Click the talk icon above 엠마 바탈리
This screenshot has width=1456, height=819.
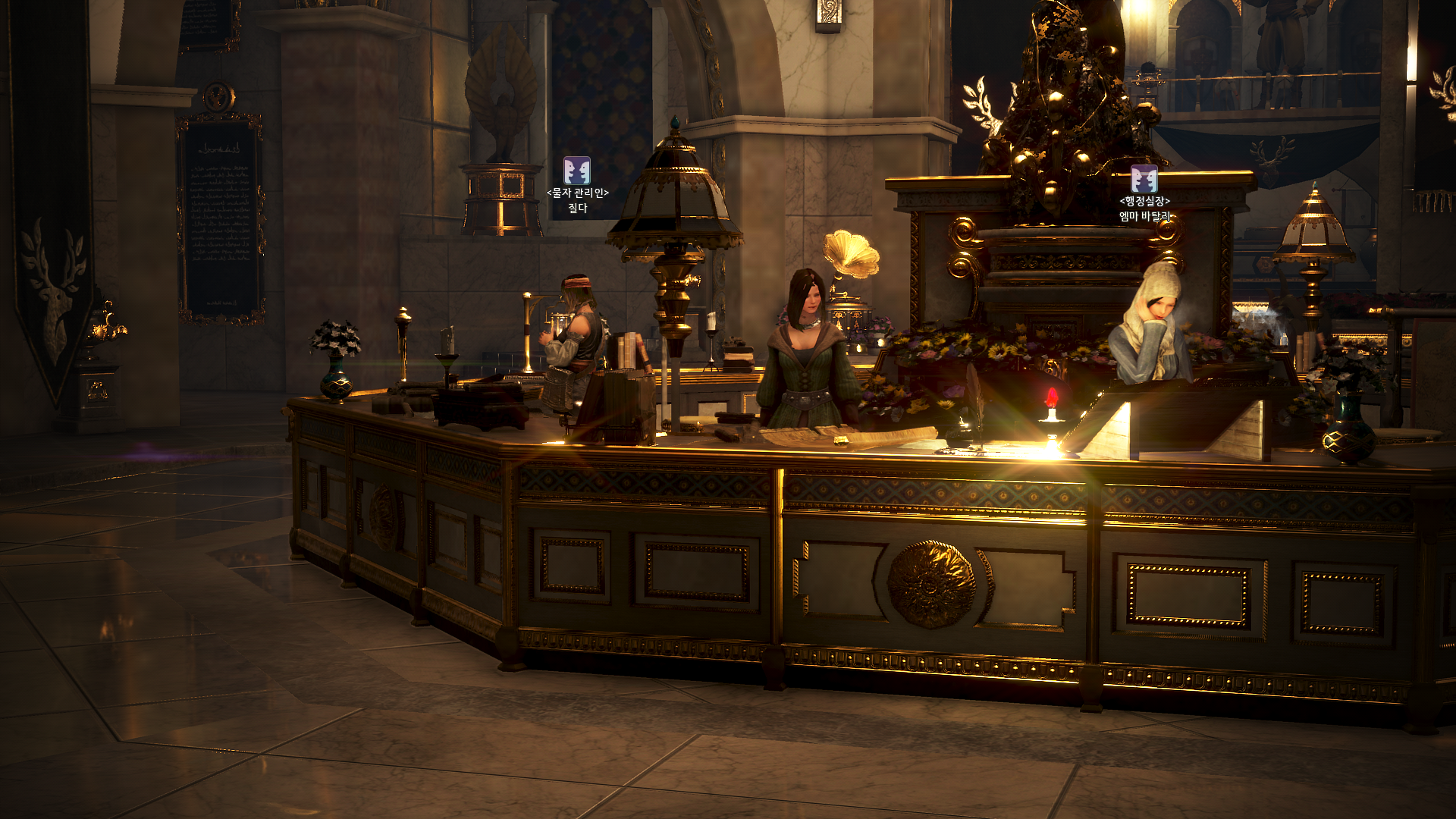click(x=1144, y=179)
